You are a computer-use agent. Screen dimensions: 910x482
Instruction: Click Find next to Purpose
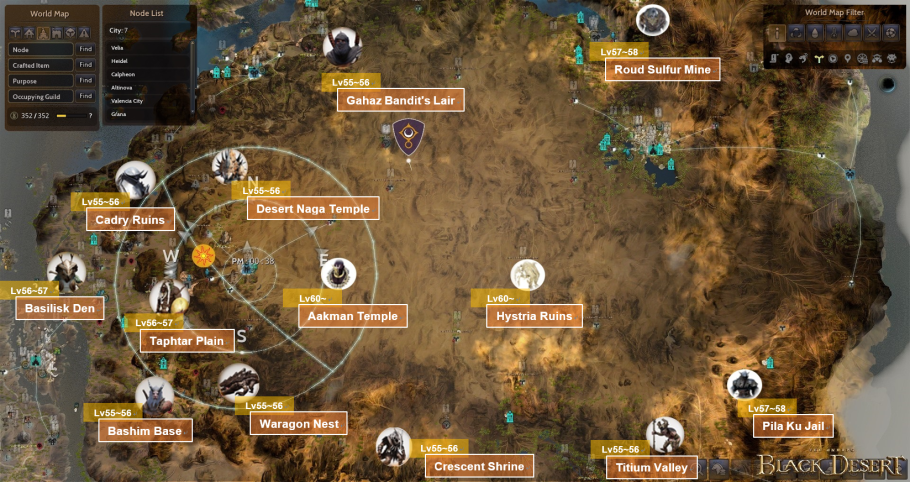(85, 81)
